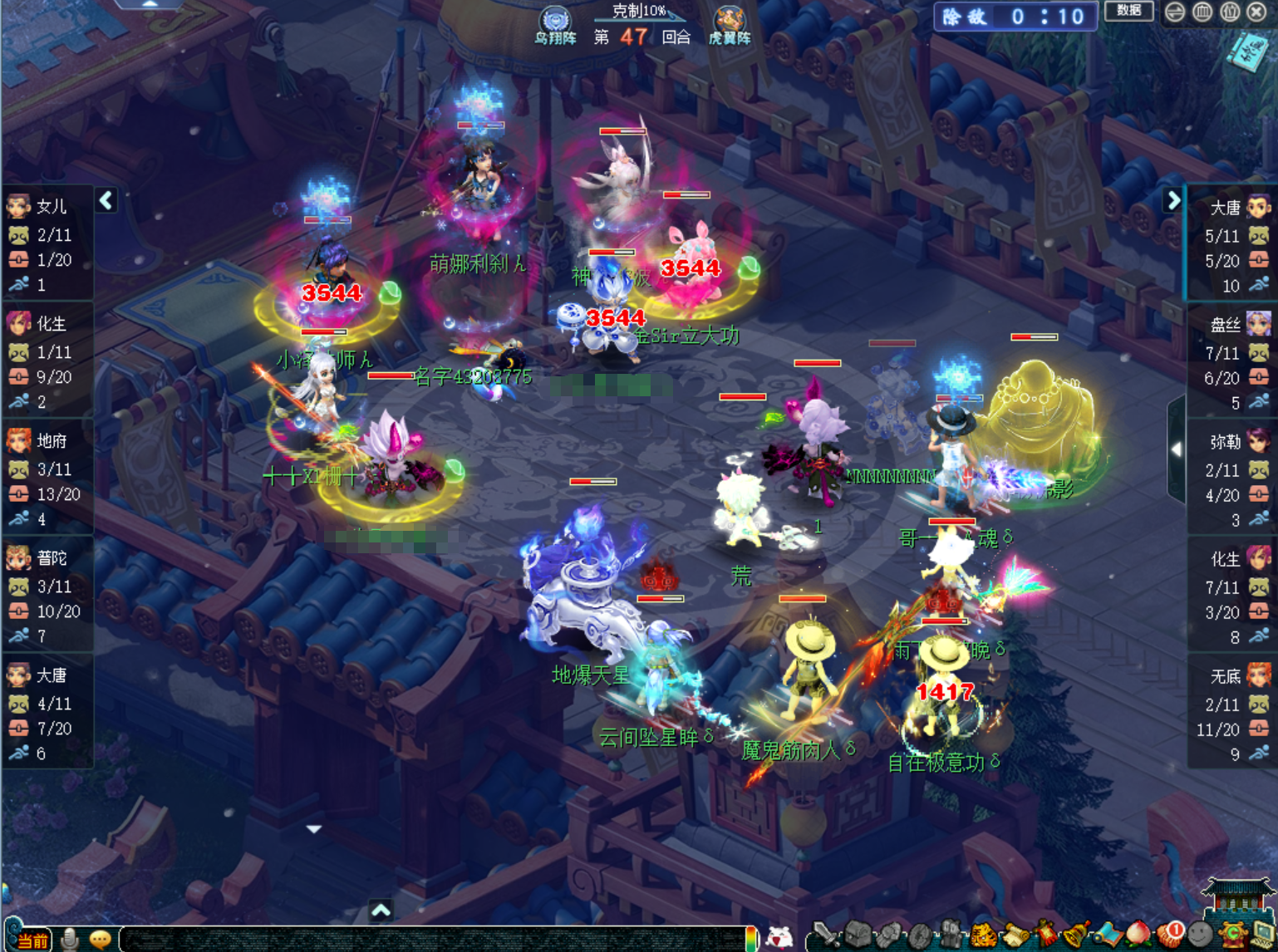
Task: Open the 数据 battle data panel
Action: [1128, 11]
